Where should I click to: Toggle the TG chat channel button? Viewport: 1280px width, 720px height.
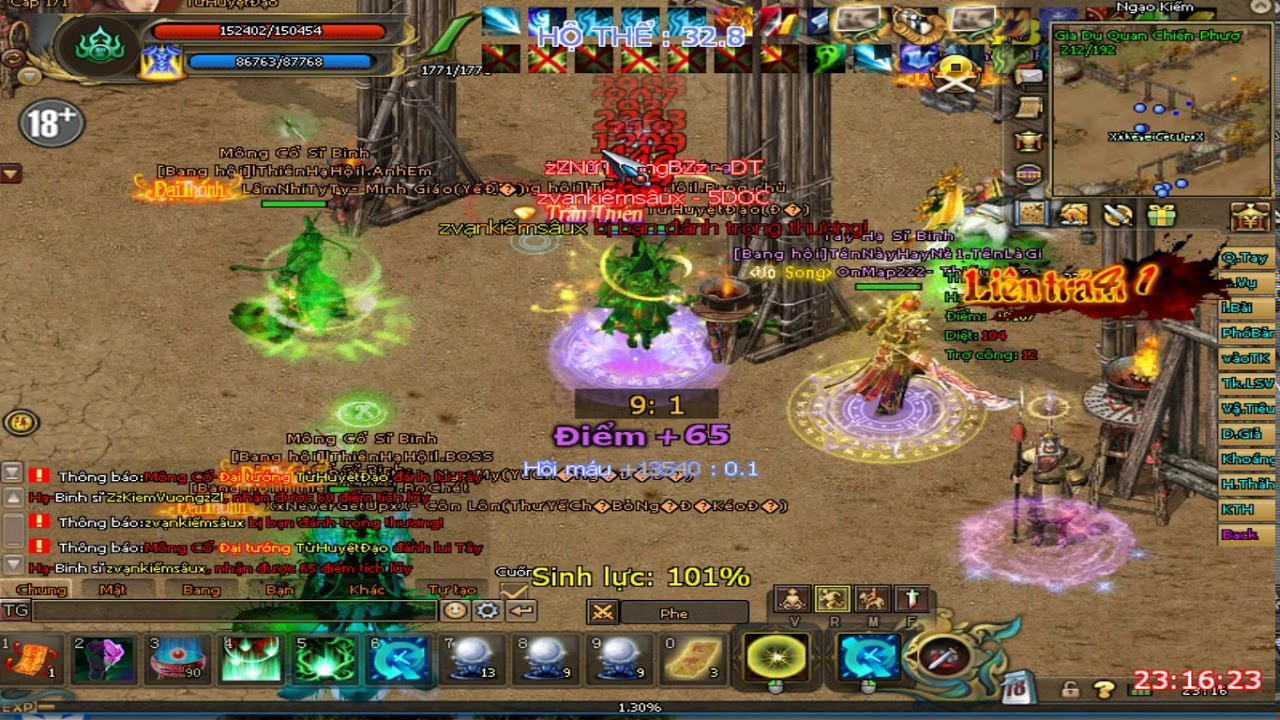(17, 612)
